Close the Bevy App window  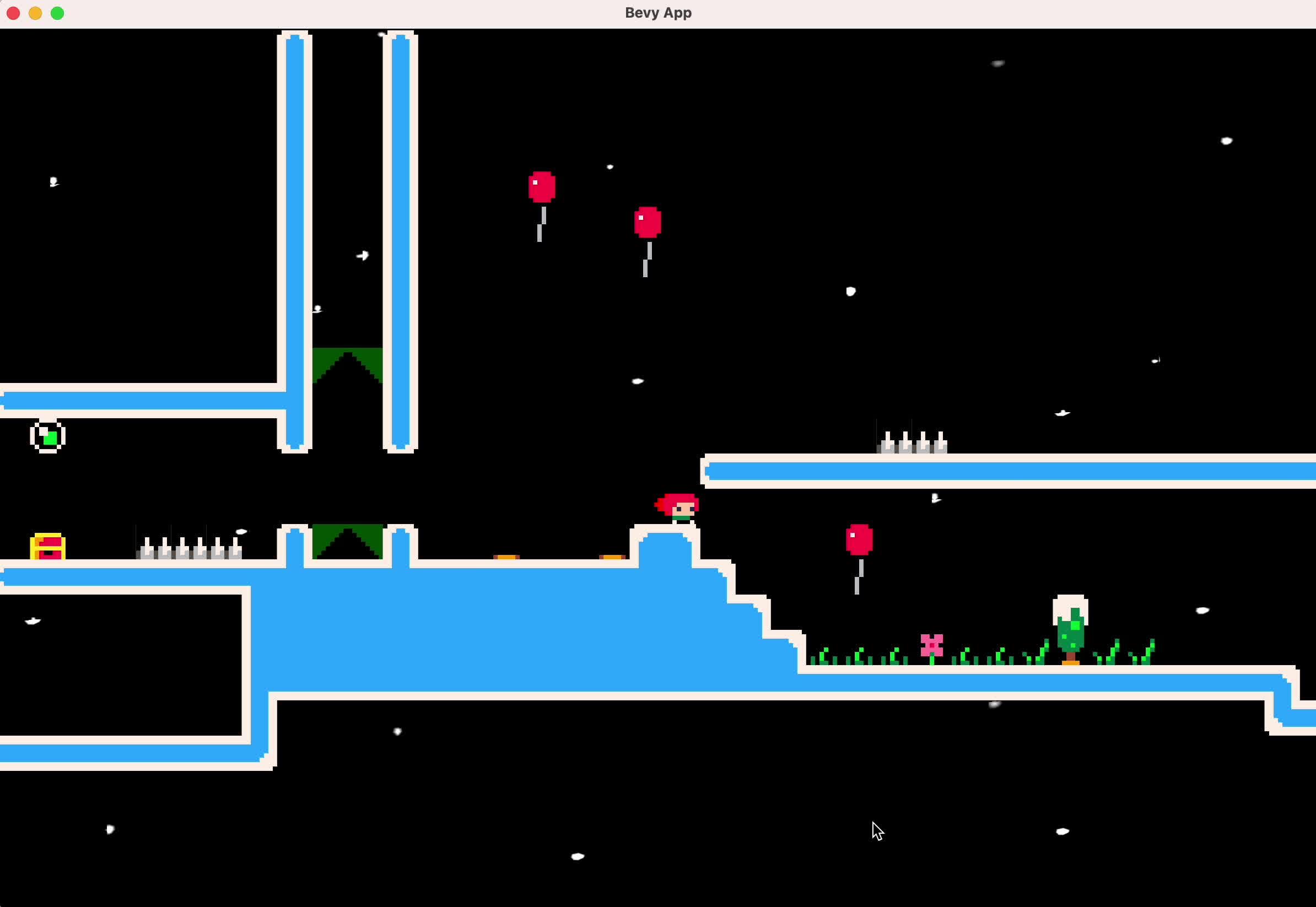pos(13,13)
